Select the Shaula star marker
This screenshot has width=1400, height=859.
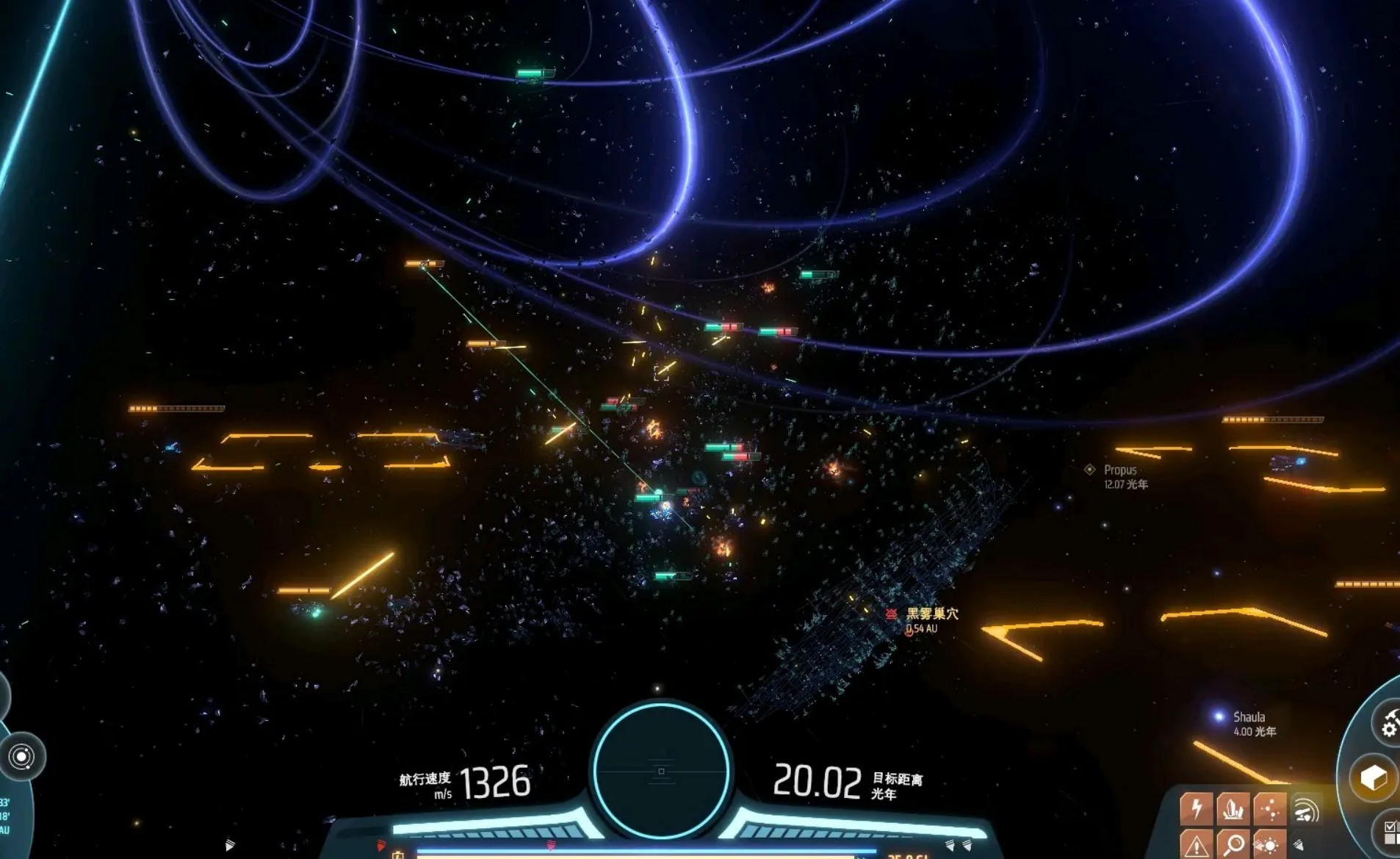[x=1219, y=716]
